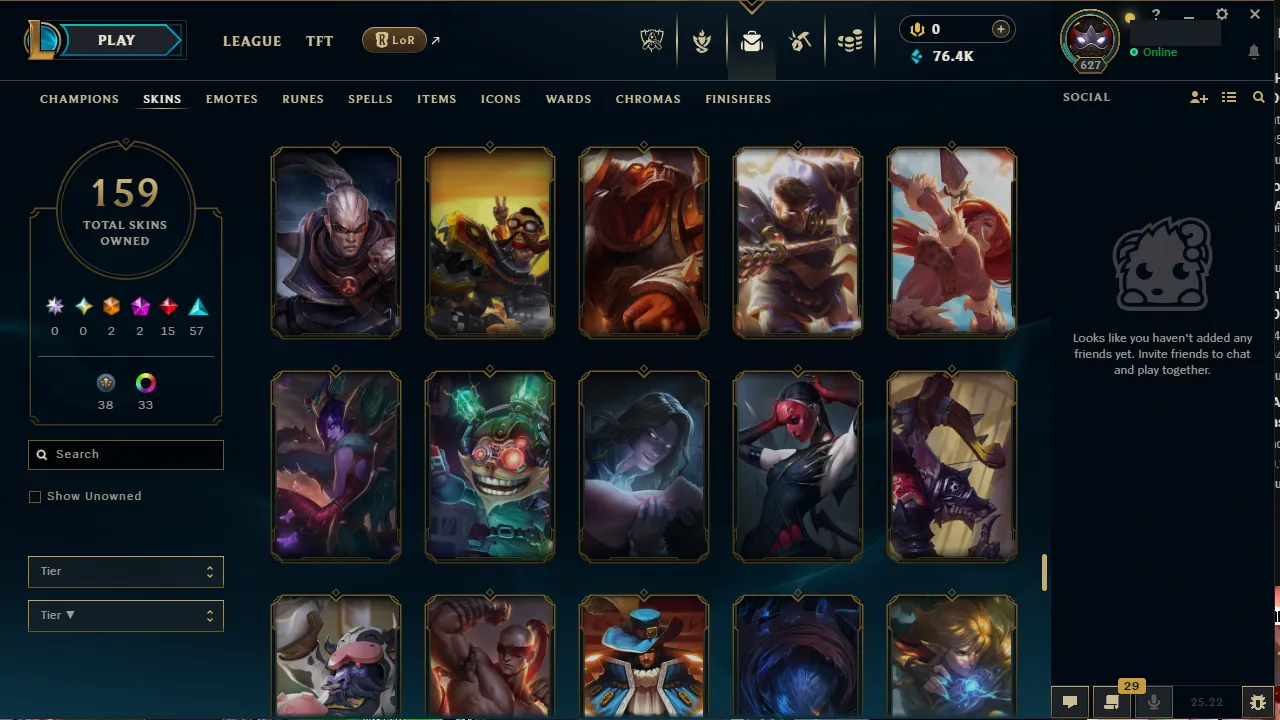
Task: Open LoR via the Legends of Runeterra link
Action: 394,40
